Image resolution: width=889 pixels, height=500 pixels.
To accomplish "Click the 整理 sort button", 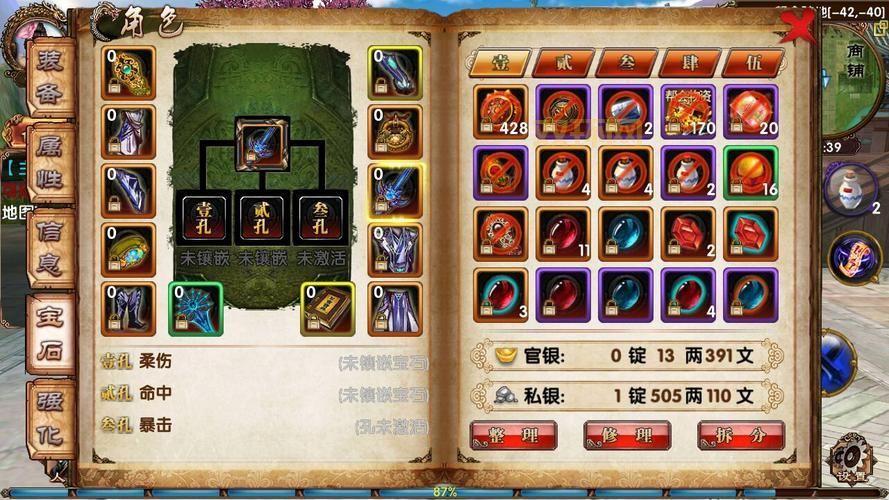I will 513,435.
